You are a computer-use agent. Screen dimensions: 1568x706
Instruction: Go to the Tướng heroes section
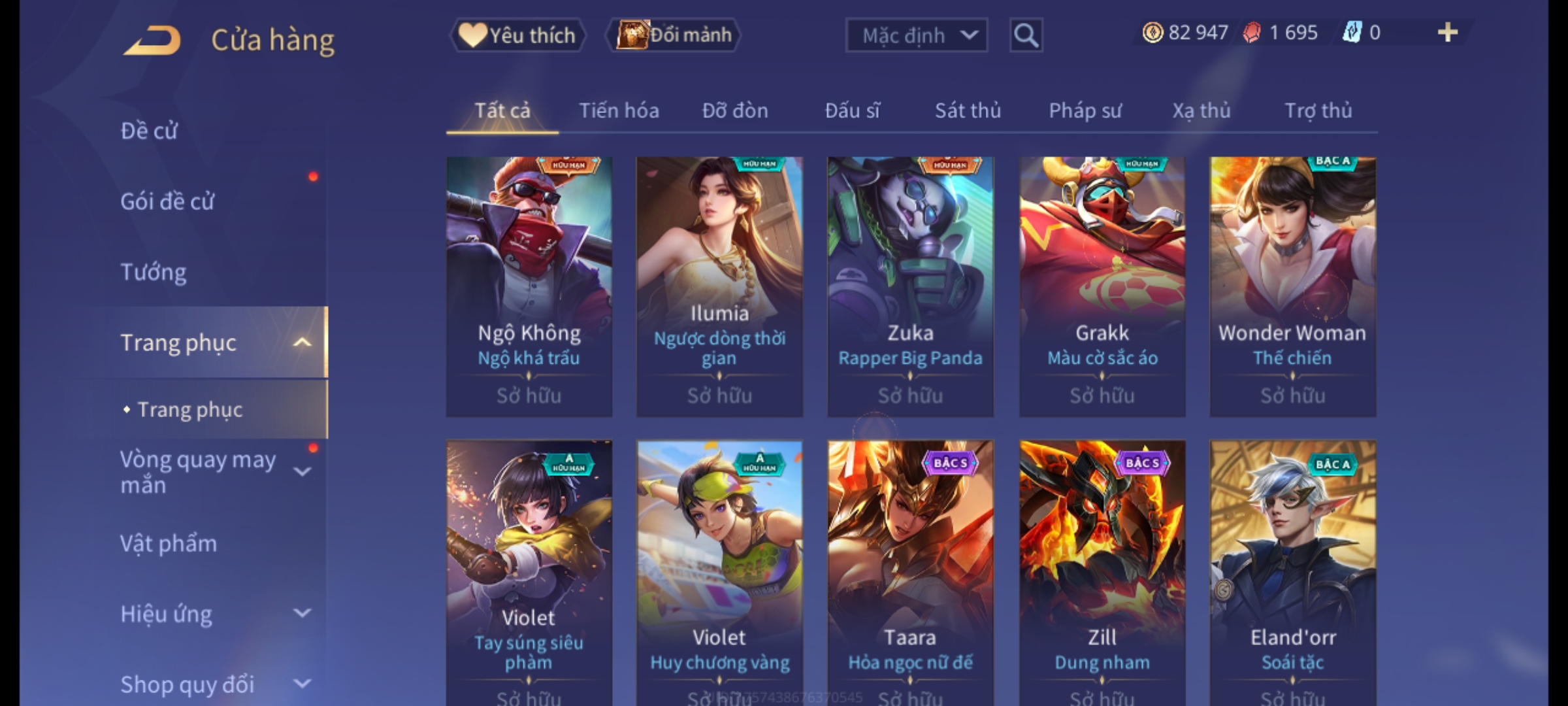click(154, 272)
